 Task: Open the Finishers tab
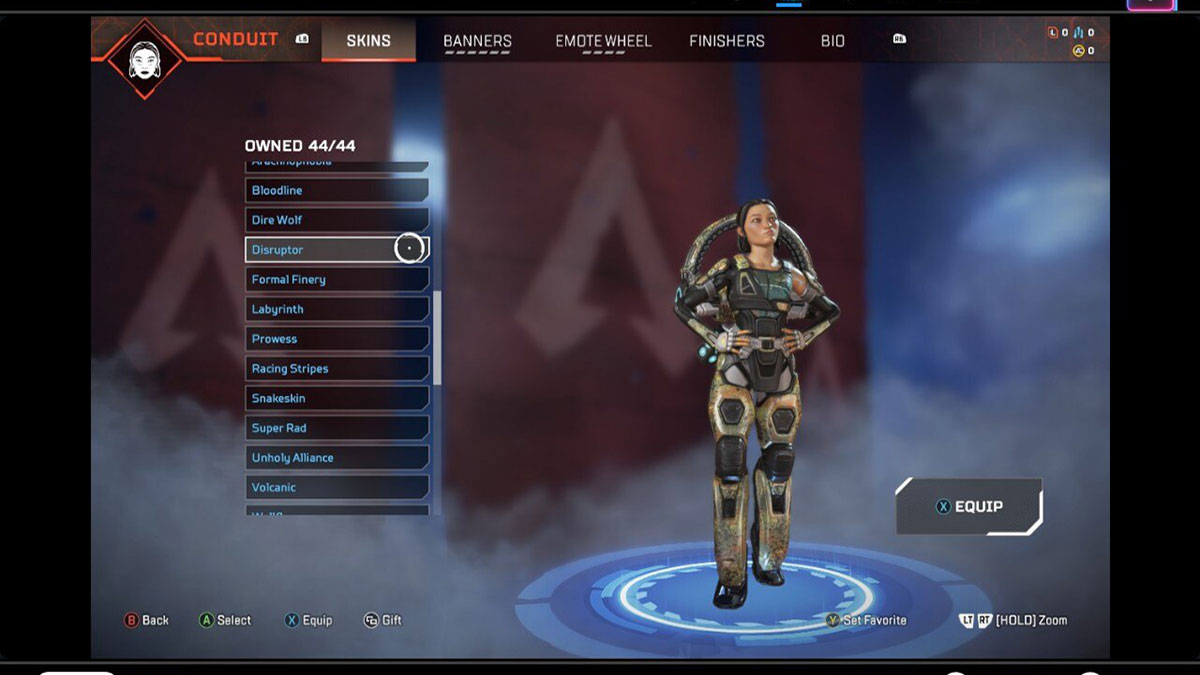(x=726, y=41)
